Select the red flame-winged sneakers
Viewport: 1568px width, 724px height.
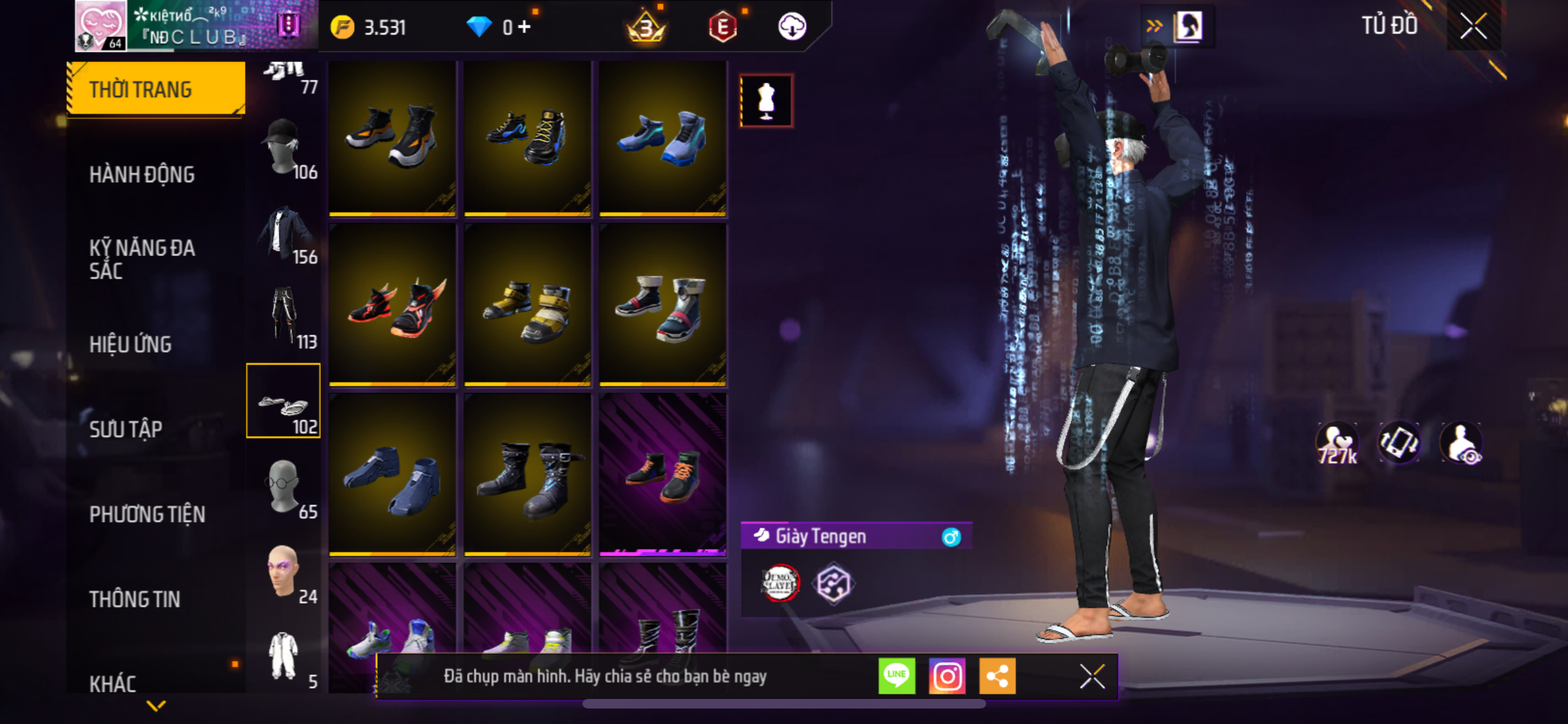[393, 305]
